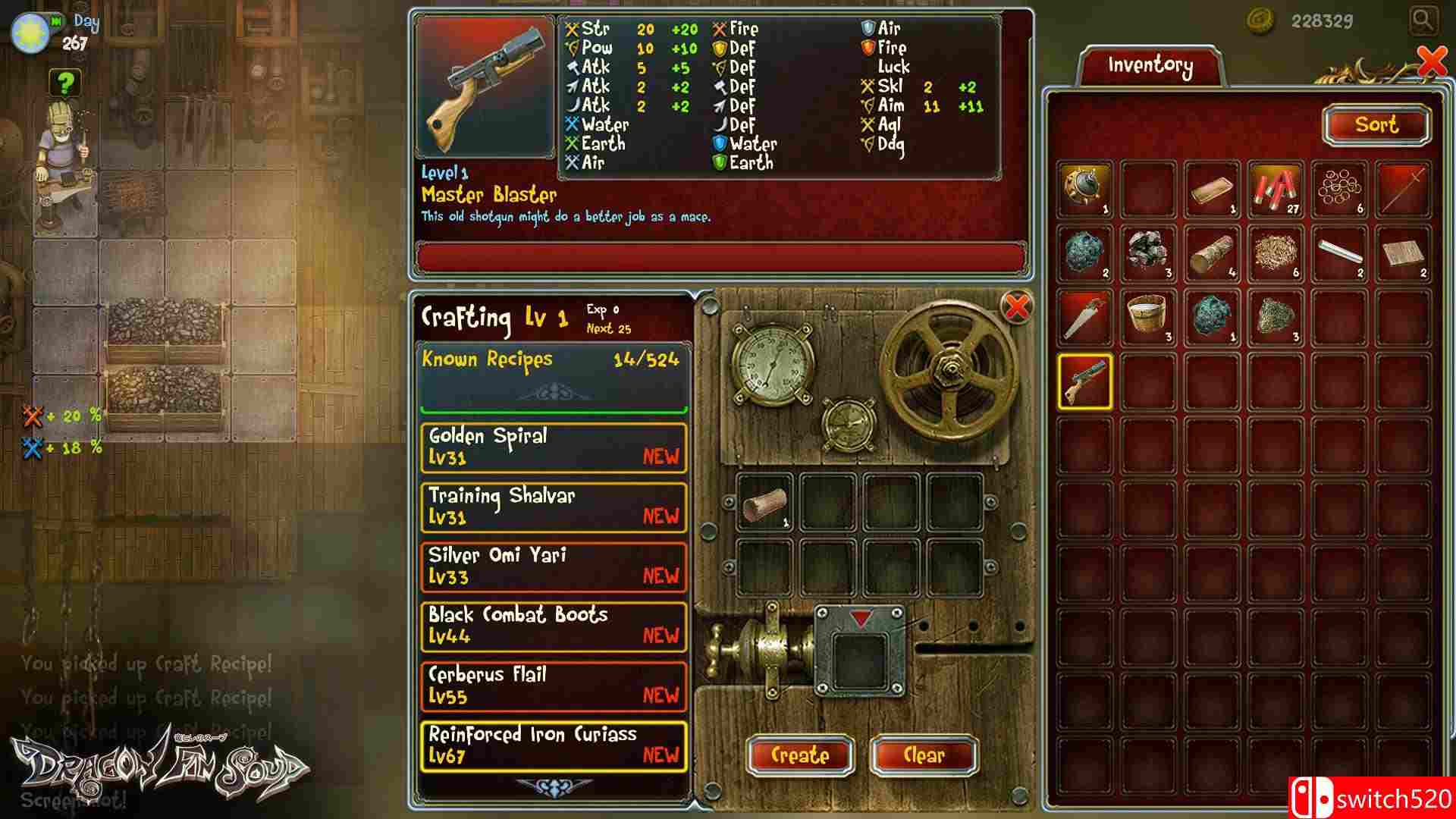Select the bucket item in the inventory
Image resolution: width=1456 pixels, height=819 pixels.
point(1147,318)
